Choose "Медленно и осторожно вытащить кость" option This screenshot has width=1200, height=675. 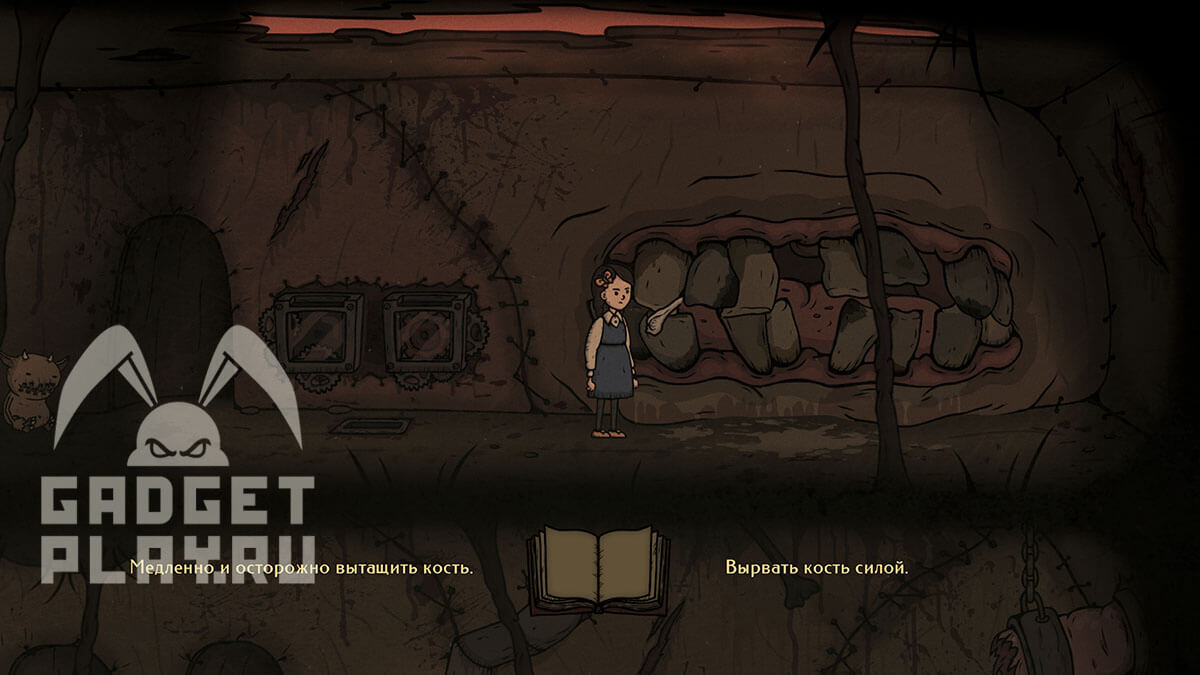click(301, 568)
